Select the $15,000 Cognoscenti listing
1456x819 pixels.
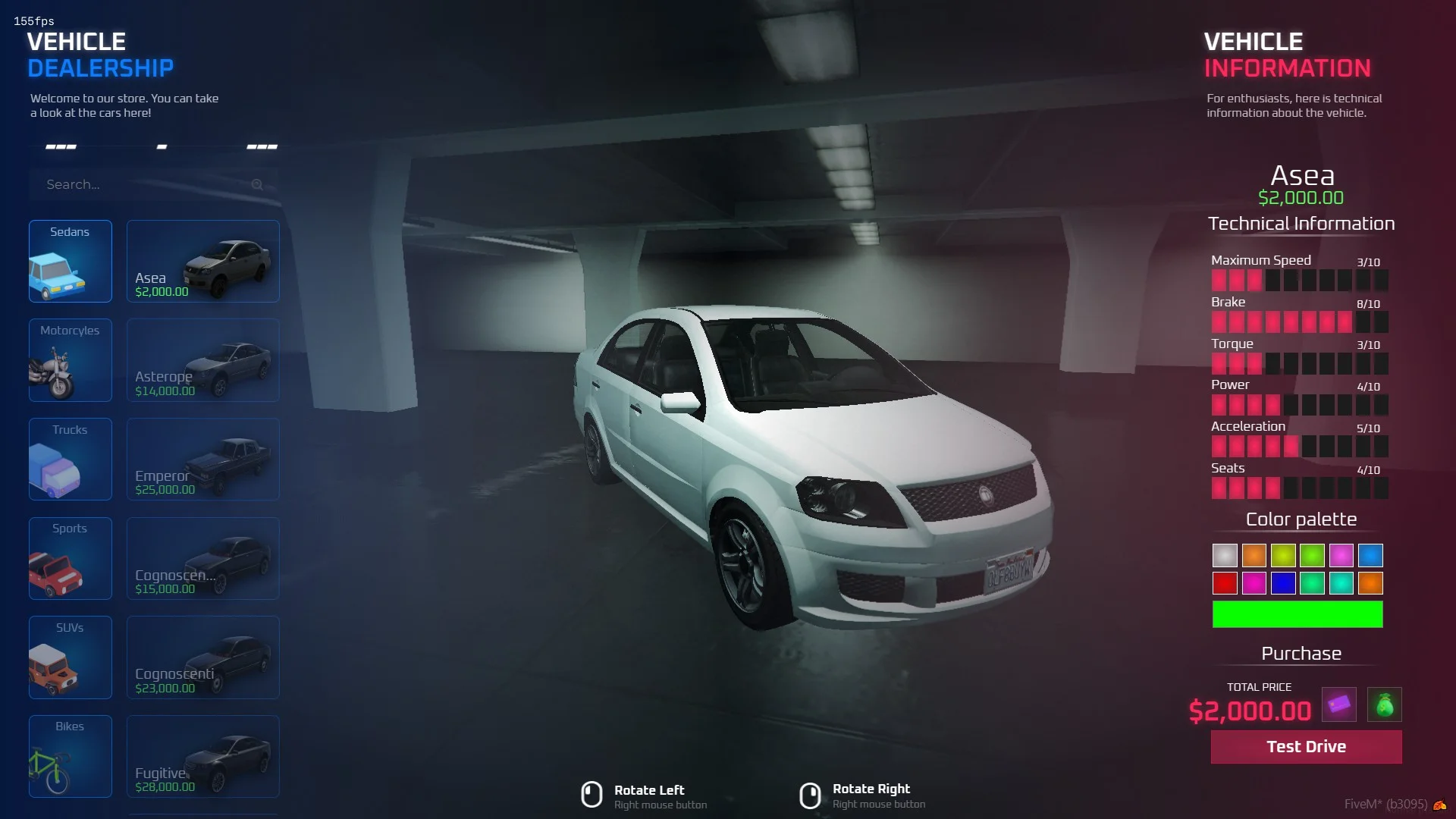click(x=203, y=558)
